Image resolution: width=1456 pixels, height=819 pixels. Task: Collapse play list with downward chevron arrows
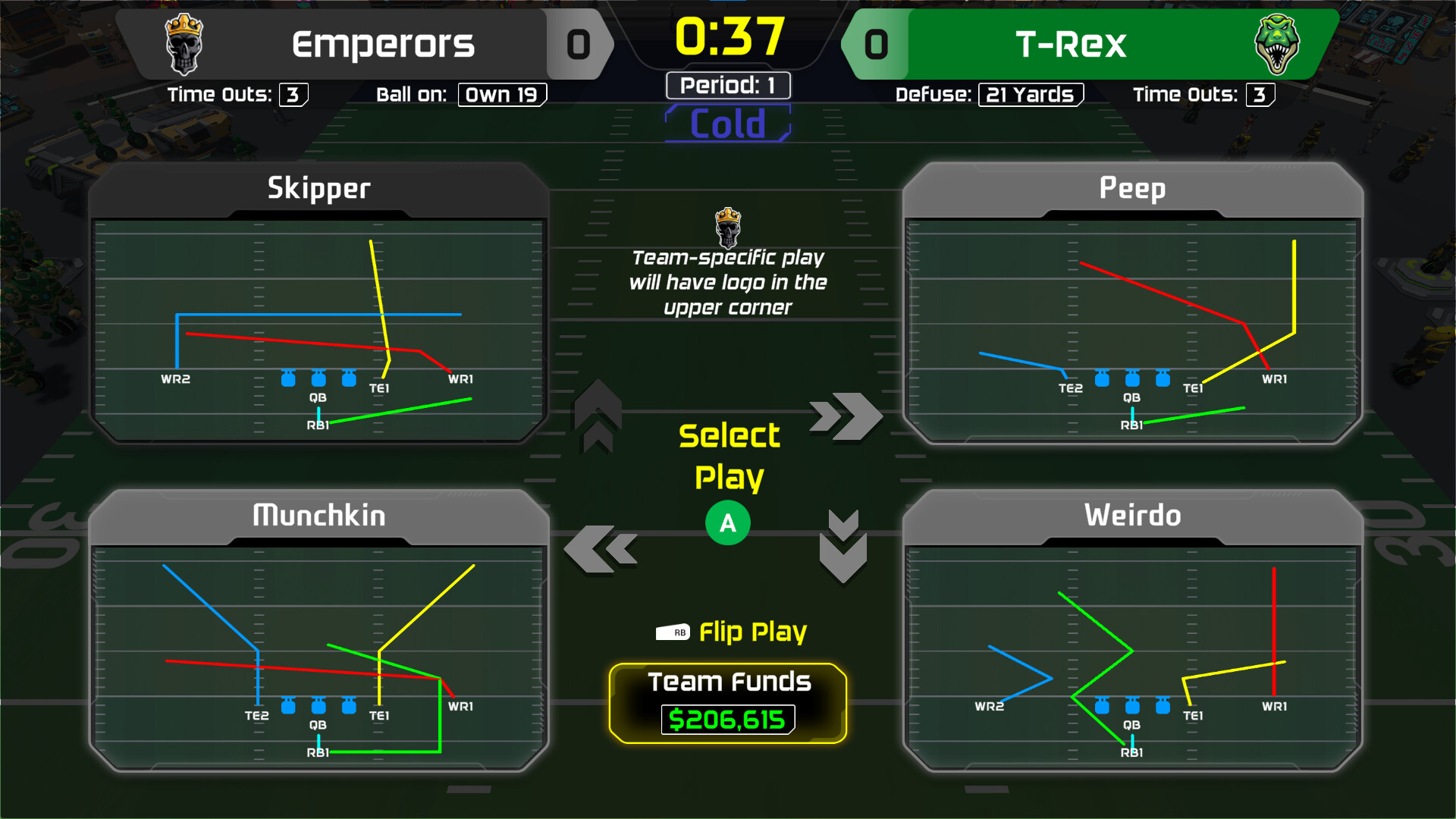[x=844, y=546]
